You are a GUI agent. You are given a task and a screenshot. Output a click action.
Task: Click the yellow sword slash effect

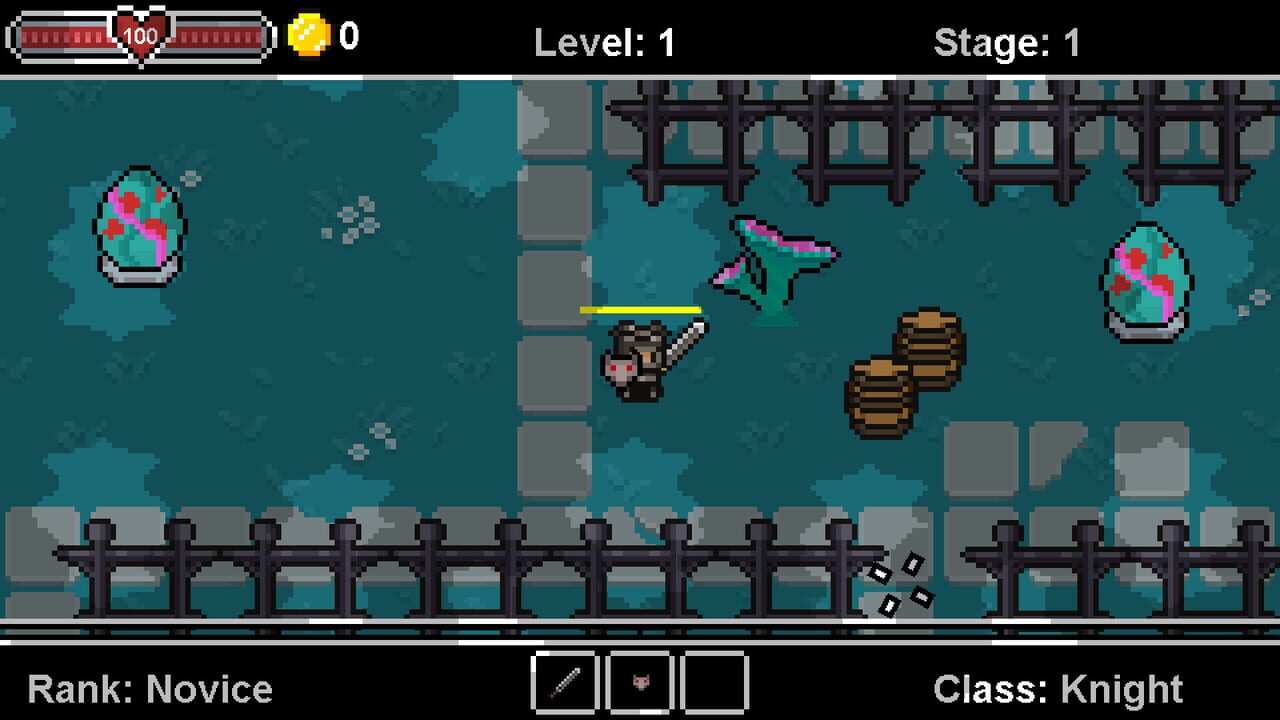click(640, 310)
